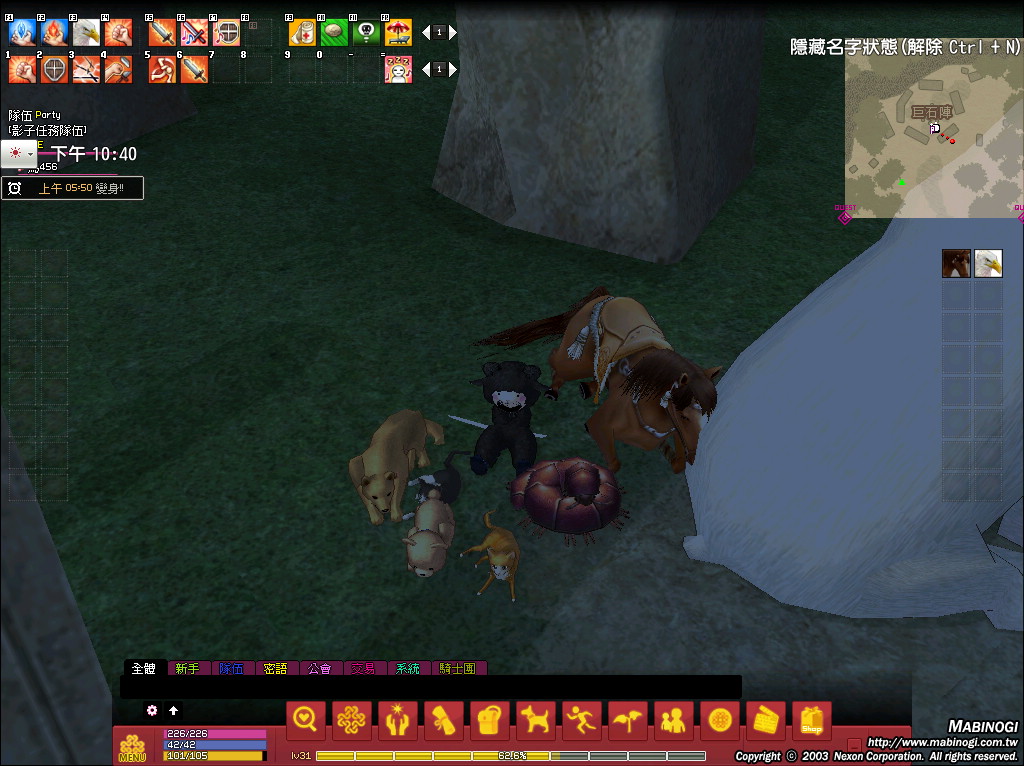This screenshot has height=766, width=1024.
Task: Activate the fire spell skill icon
Action: (54, 33)
